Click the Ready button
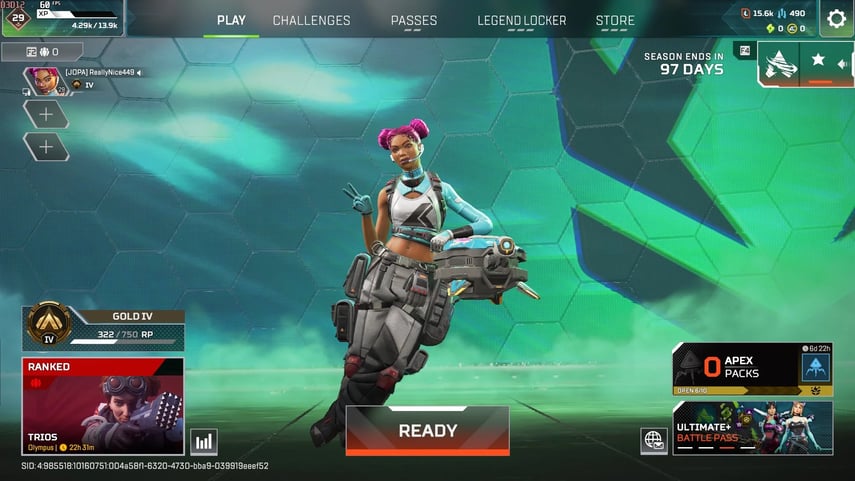 pyautogui.click(x=427, y=431)
